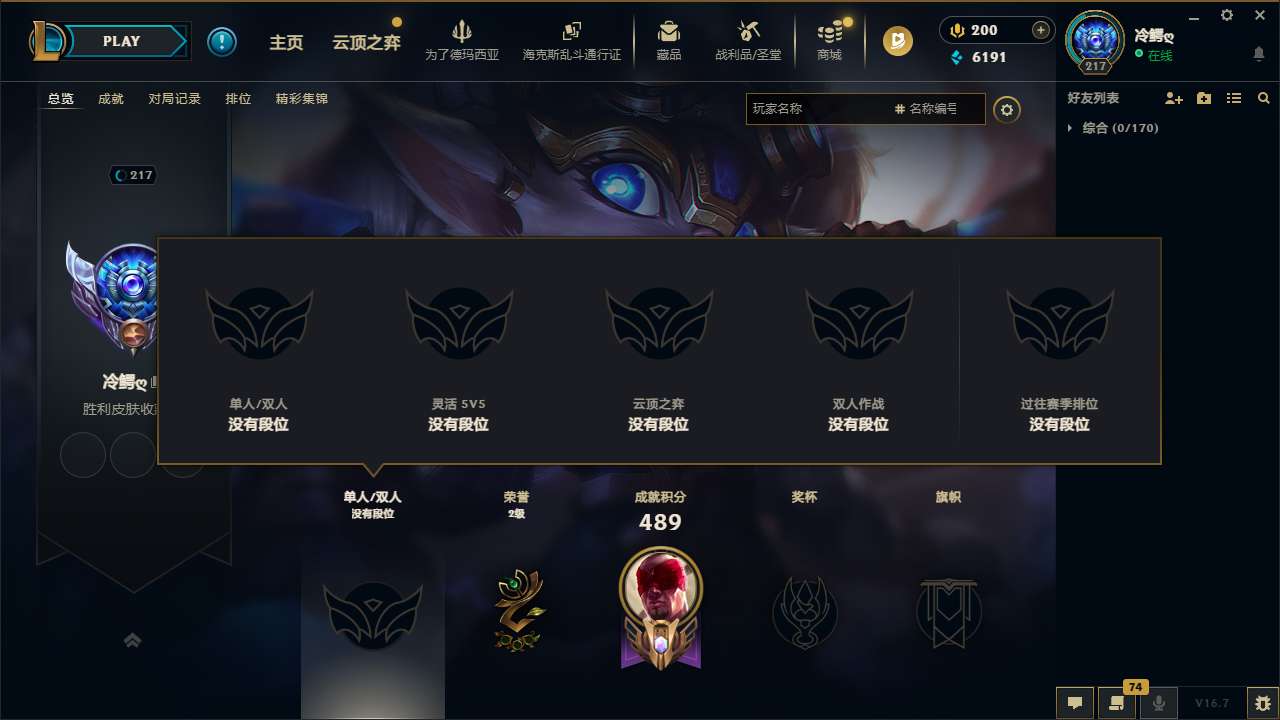Open the friends list view options icon
The height and width of the screenshot is (720, 1280).
click(x=1234, y=98)
